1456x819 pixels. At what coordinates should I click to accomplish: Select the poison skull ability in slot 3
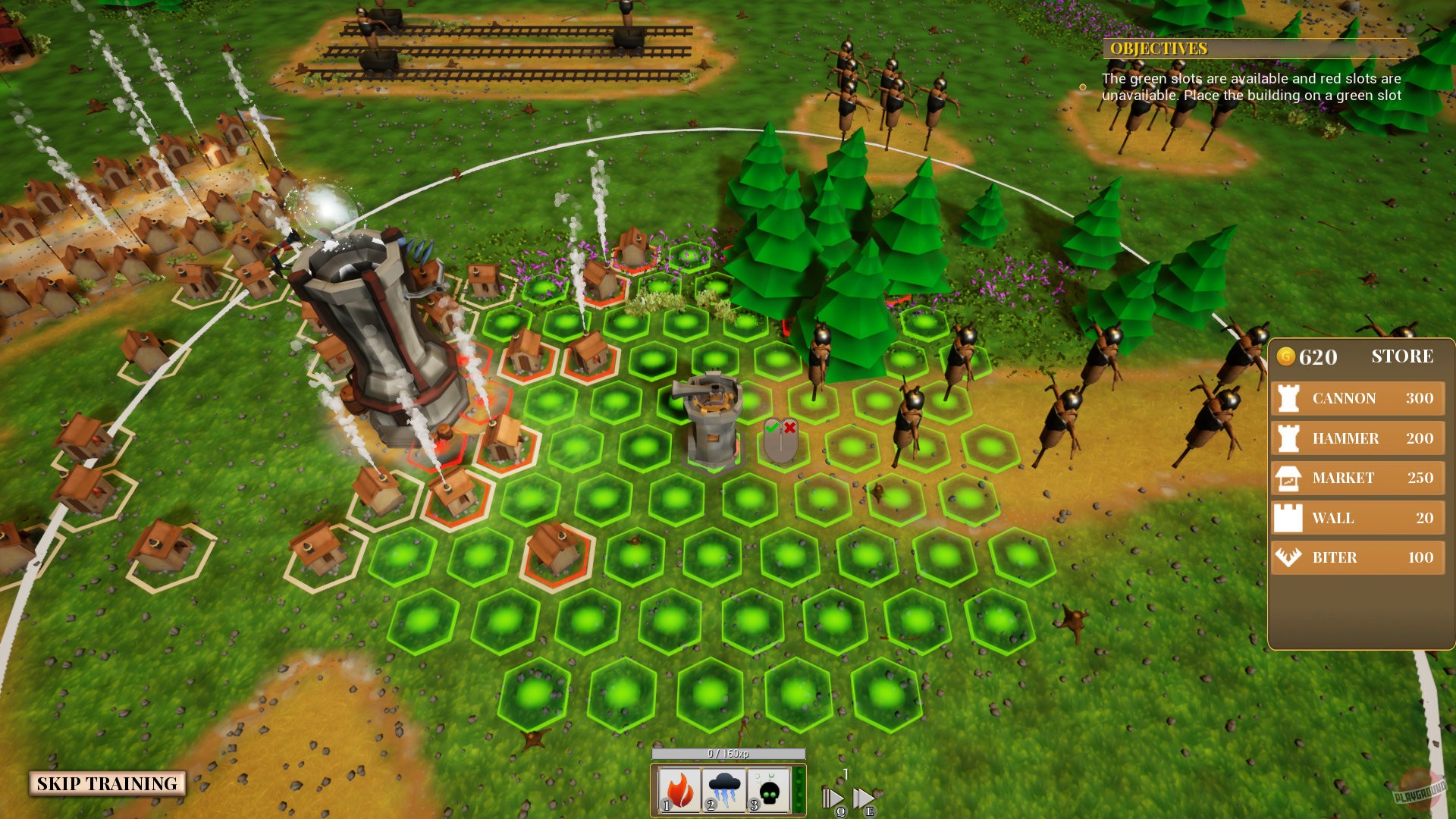pos(767,789)
